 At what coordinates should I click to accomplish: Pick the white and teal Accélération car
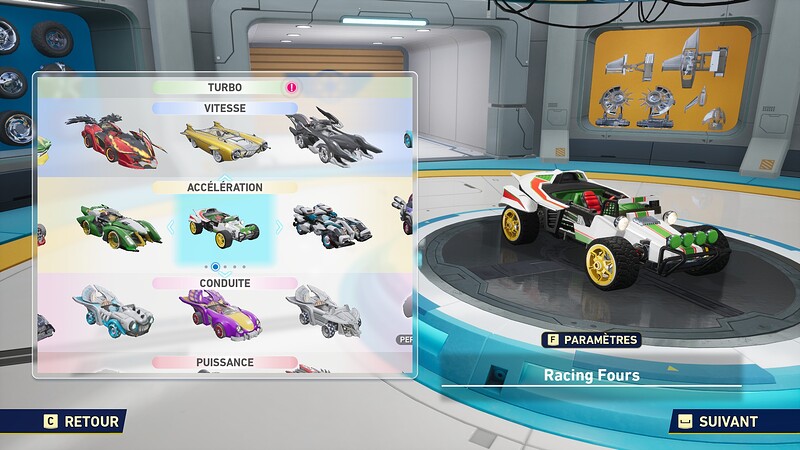[x=332, y=222]
